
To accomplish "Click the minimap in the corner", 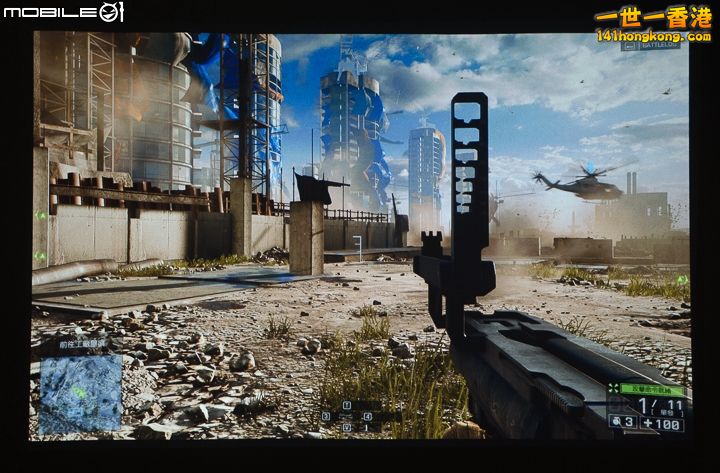I will pos(80,393).
